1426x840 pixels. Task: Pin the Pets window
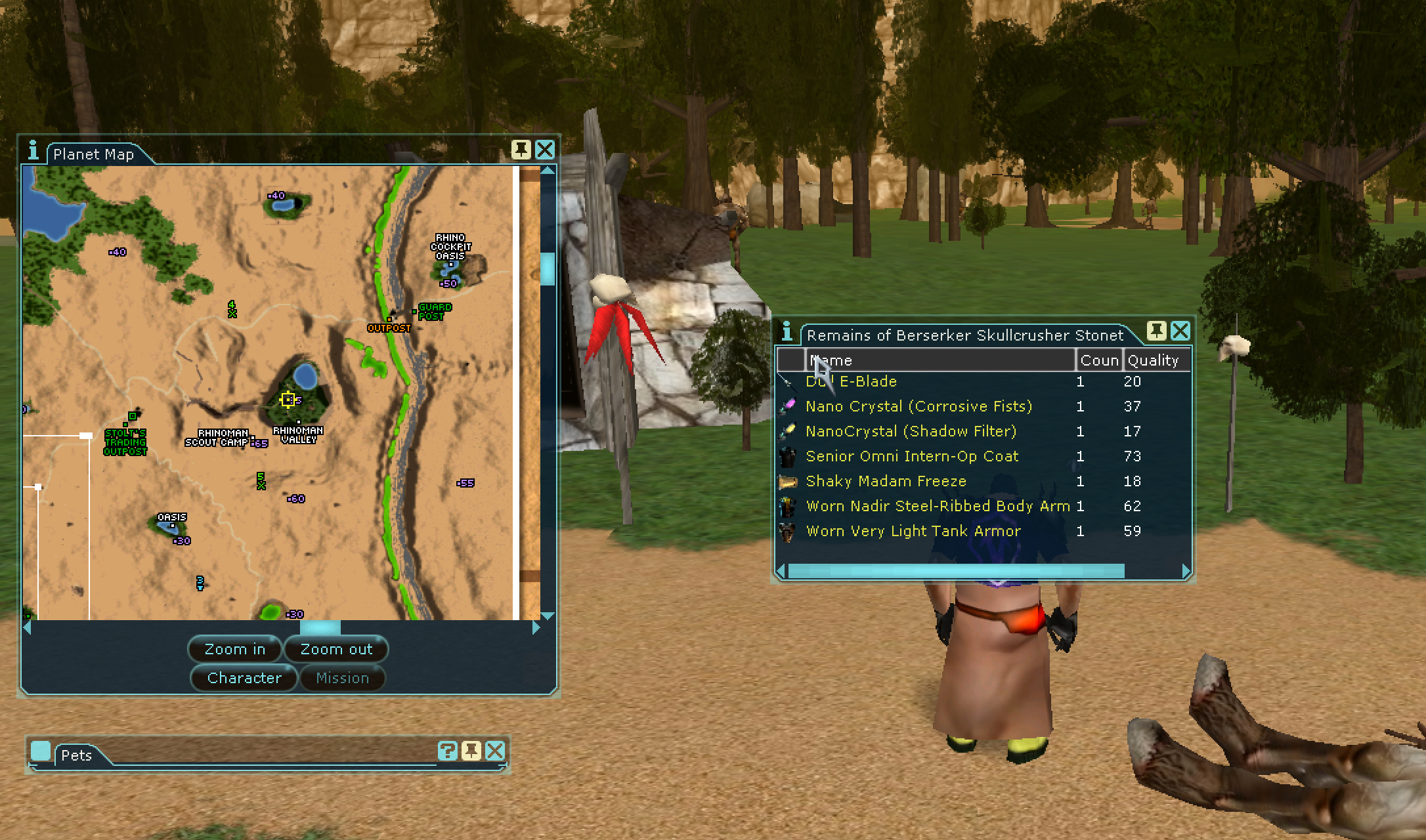tap(471, 751)
